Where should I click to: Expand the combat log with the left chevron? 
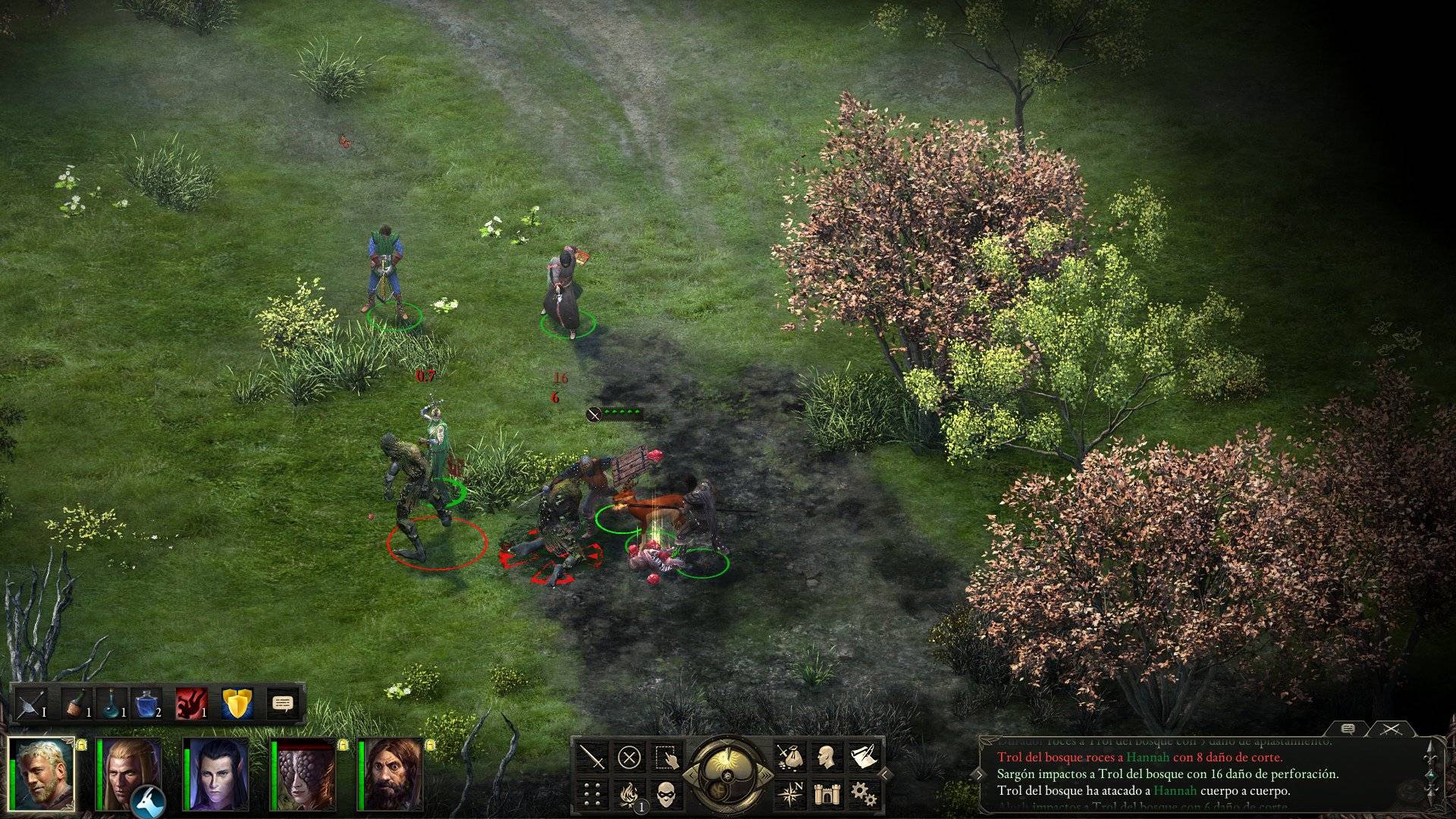980,774
